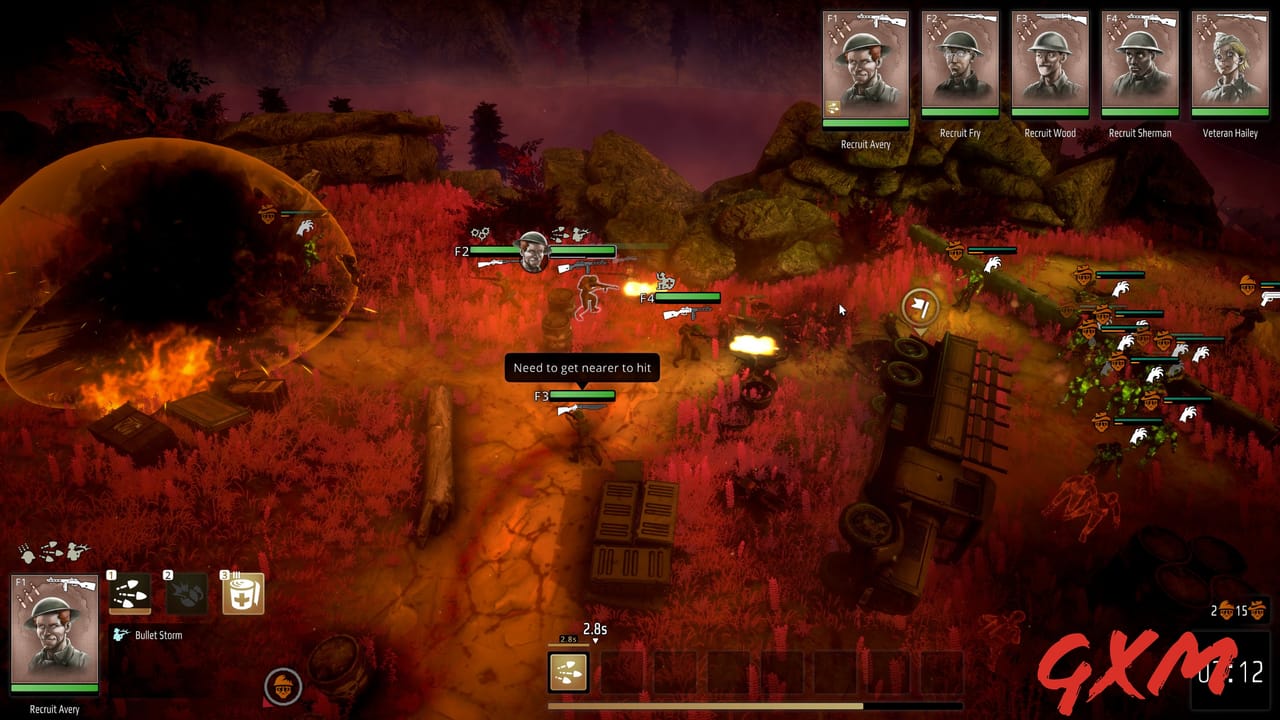Trigger the Bullet Storm ability in slot 2
Screen dimensions: 1280x720
(x=186, y=594)
